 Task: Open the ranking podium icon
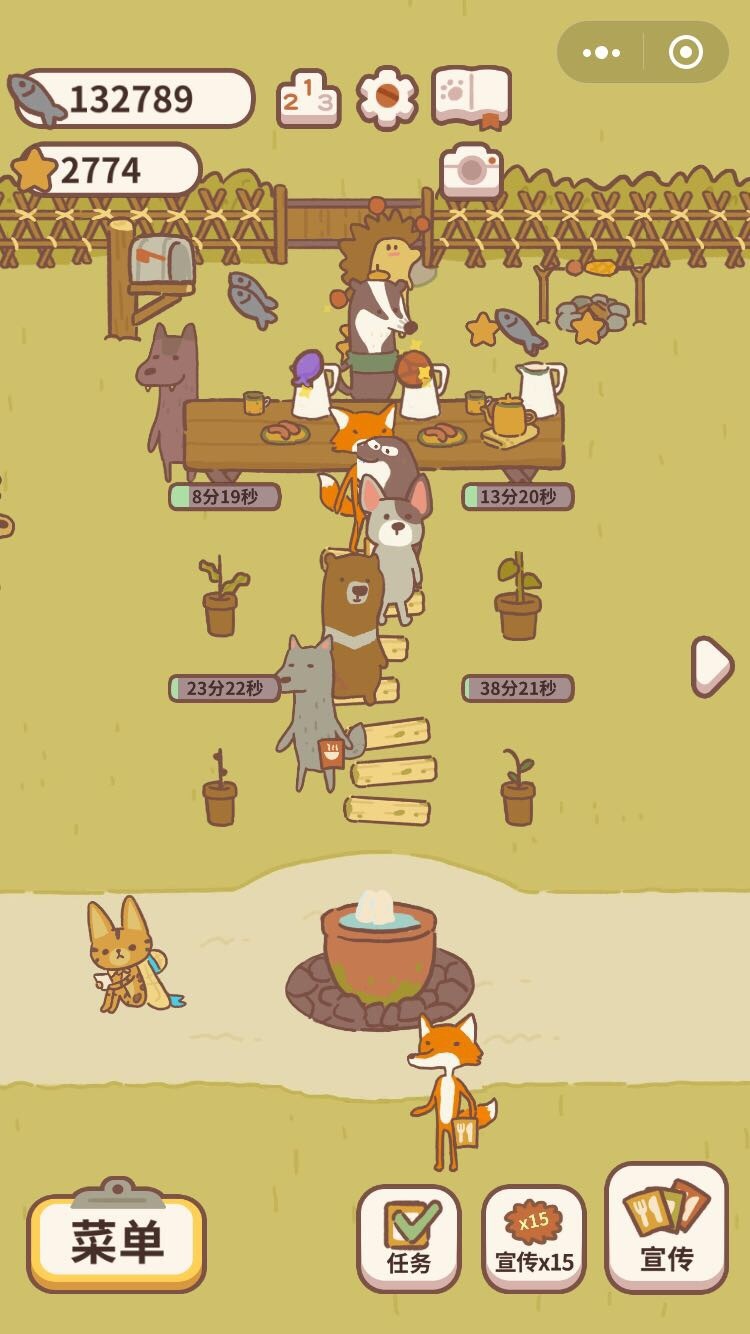pyautogui.click(x=308, y=98)
